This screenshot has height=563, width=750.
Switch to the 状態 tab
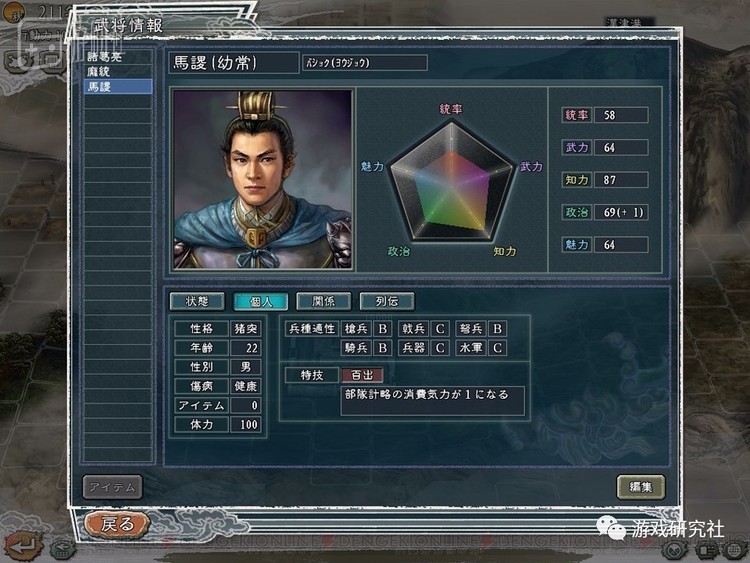(x=196, y=301)
